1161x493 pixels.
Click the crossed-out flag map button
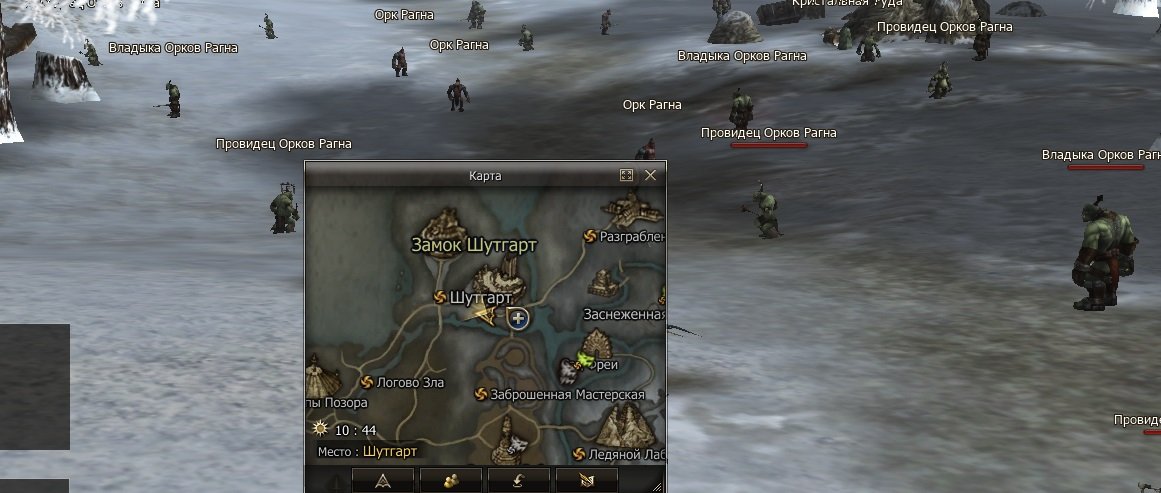click(x=586, y=480)
